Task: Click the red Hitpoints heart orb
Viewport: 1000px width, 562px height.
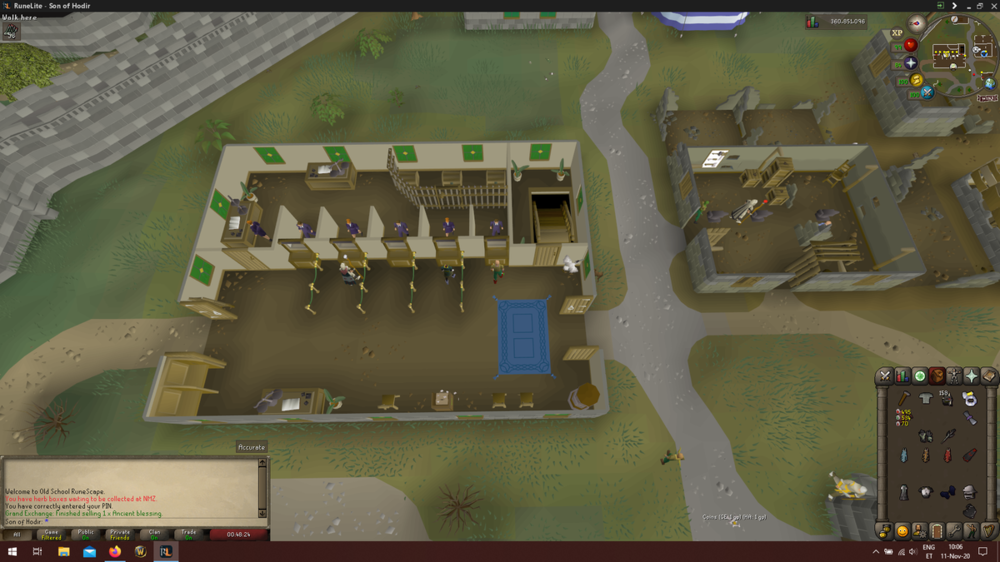Action: 910,45
